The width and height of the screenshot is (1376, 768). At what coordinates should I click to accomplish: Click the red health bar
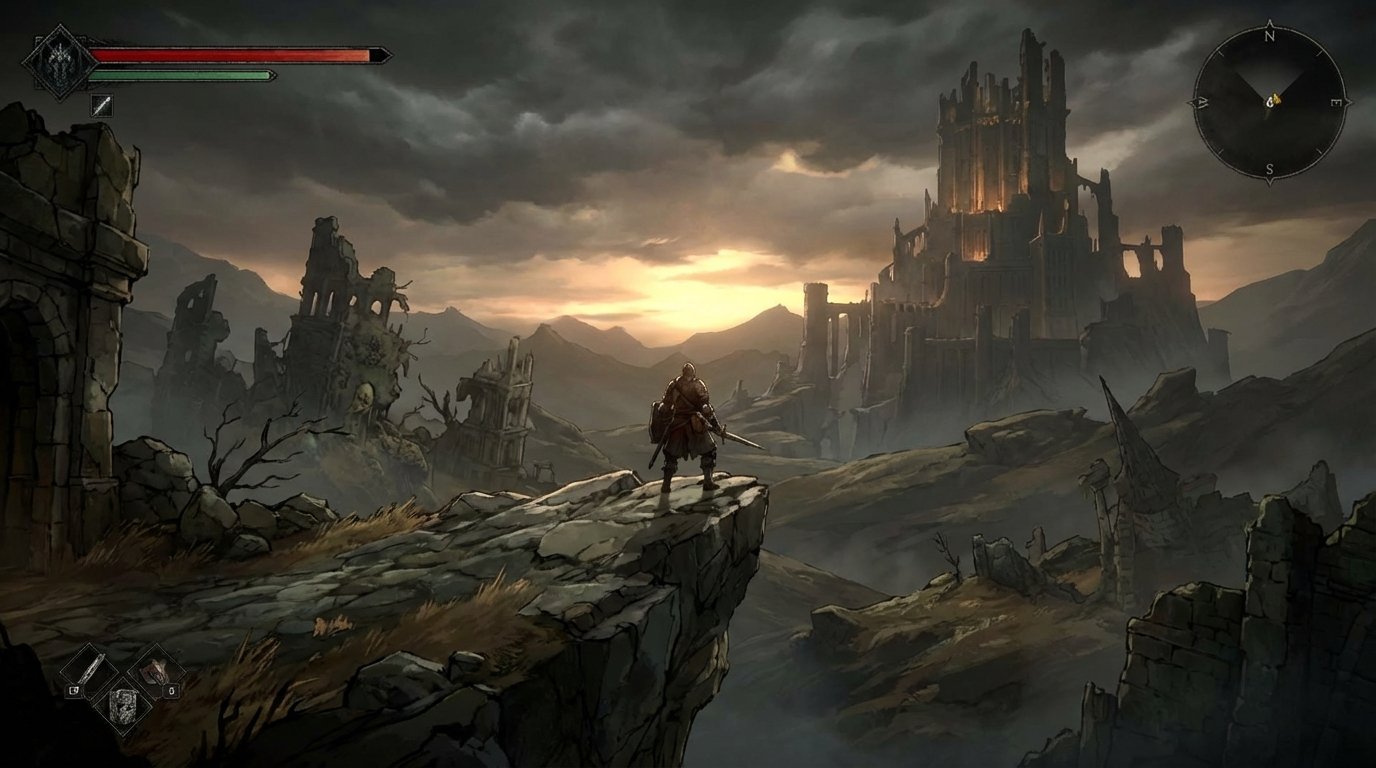[230, 55]
